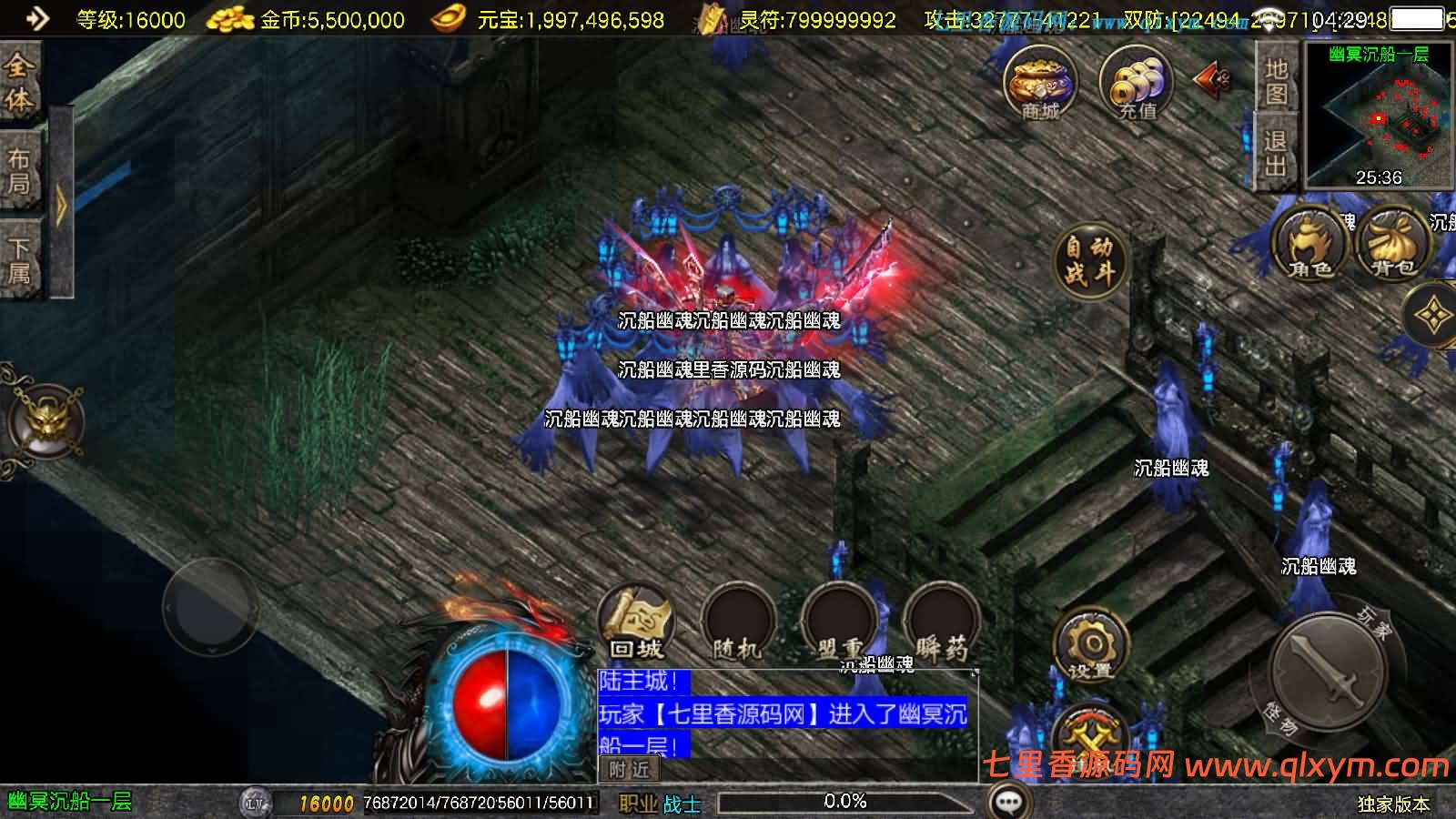Click the 退出 exit button
Screen dimensions: 1456x819
coord(1276,153)
